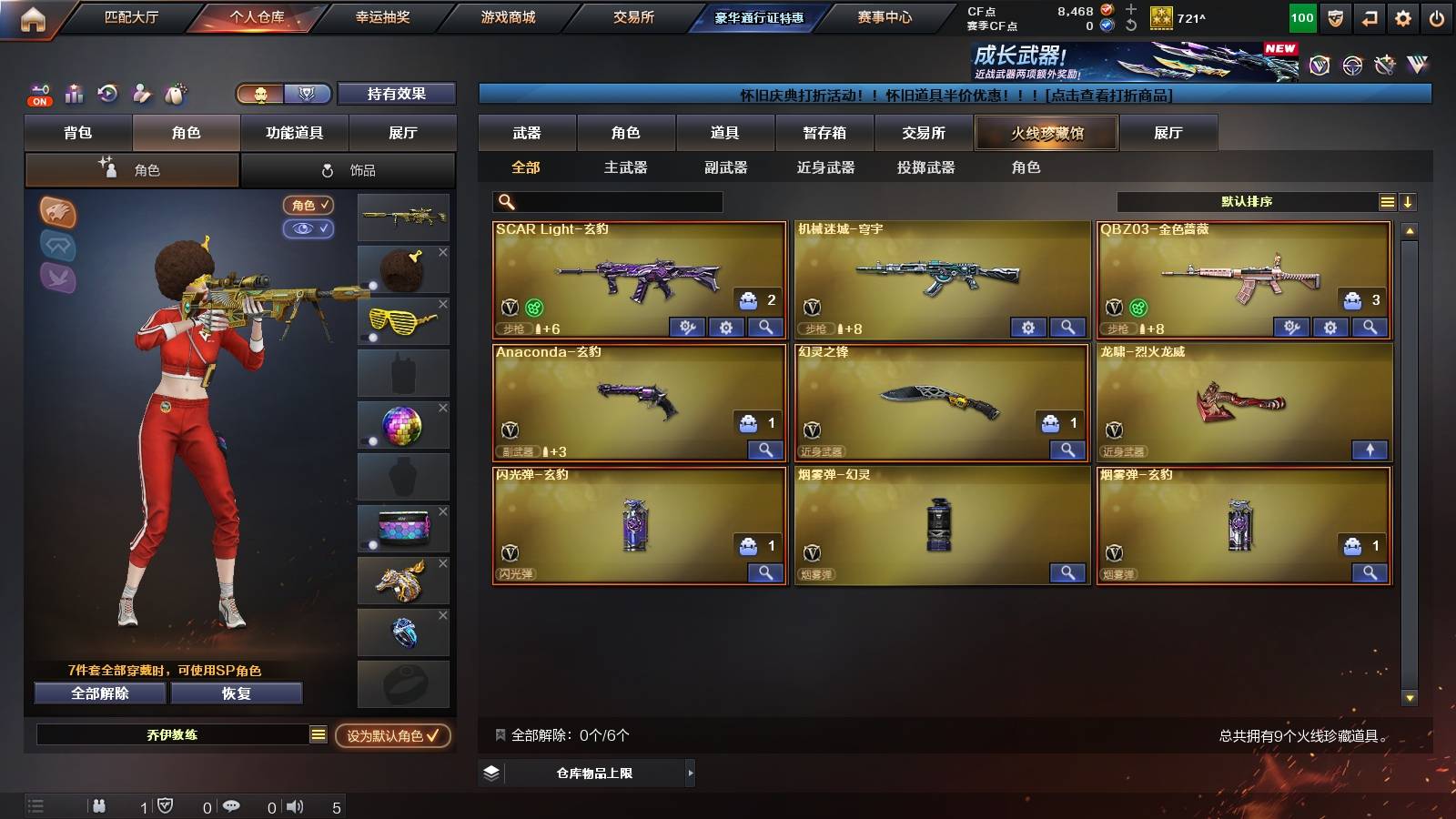Screen dimensions: 1456x819
Task: Click the gear icon on the QBZ03-金色蔷薇 card
Action: (1329, 327)
